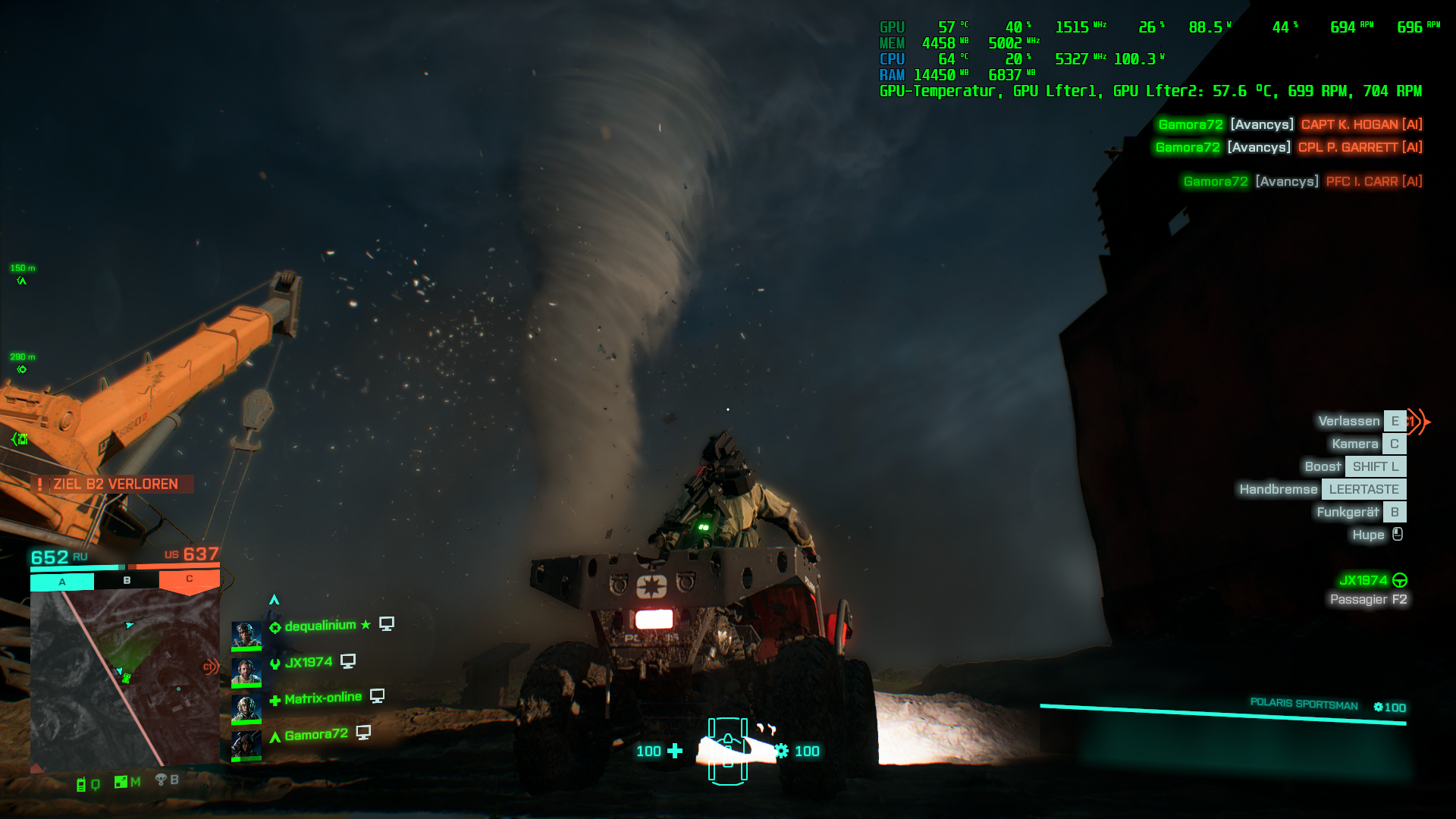Switch to the objective A tab
This screenshot has height=819, width=1456.
[x=61, y=580]
